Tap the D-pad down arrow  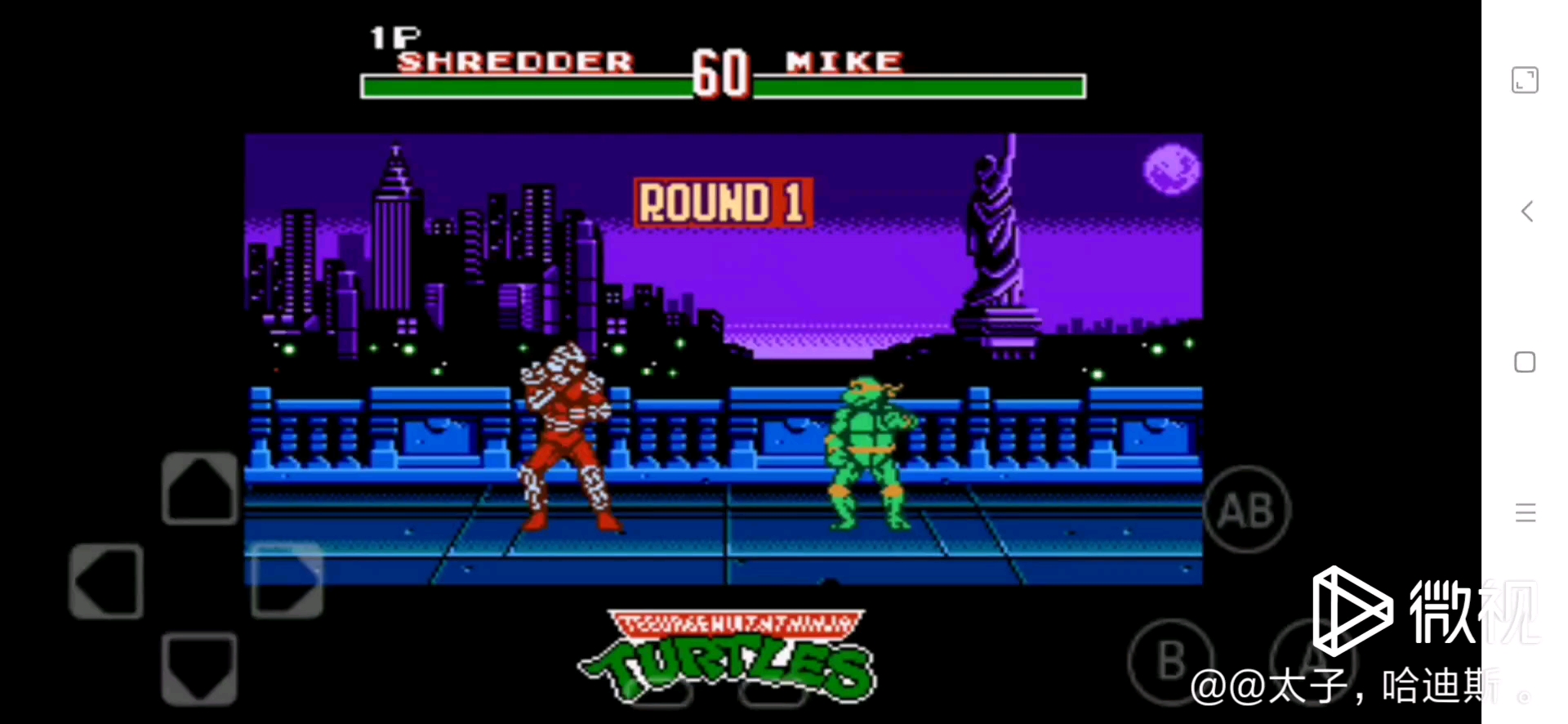199,667
